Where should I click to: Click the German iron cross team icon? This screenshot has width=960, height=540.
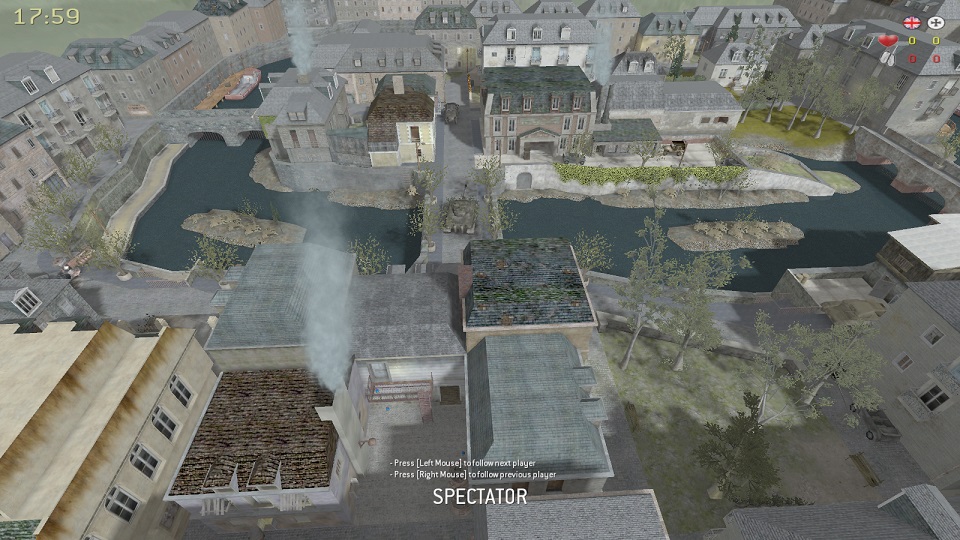point(936,22)
